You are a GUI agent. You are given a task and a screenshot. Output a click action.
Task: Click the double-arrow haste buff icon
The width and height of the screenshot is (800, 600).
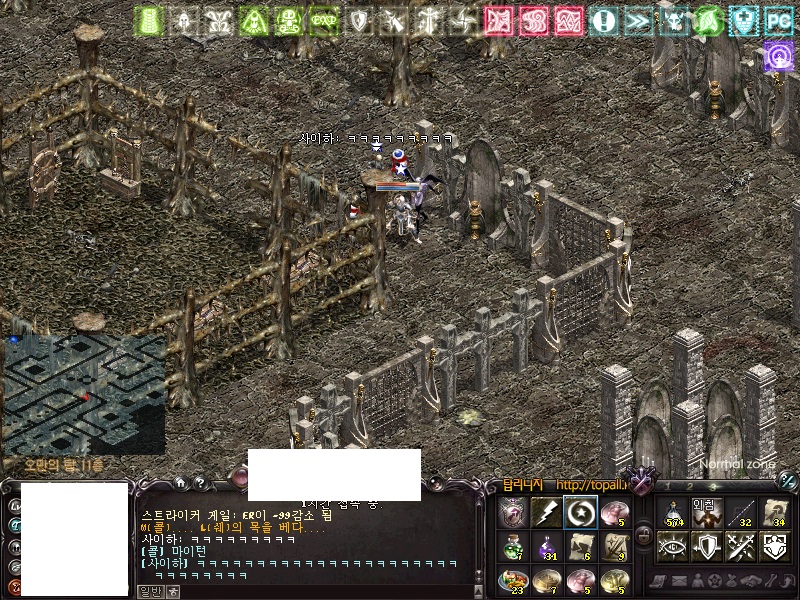click(x=637, y=20)
